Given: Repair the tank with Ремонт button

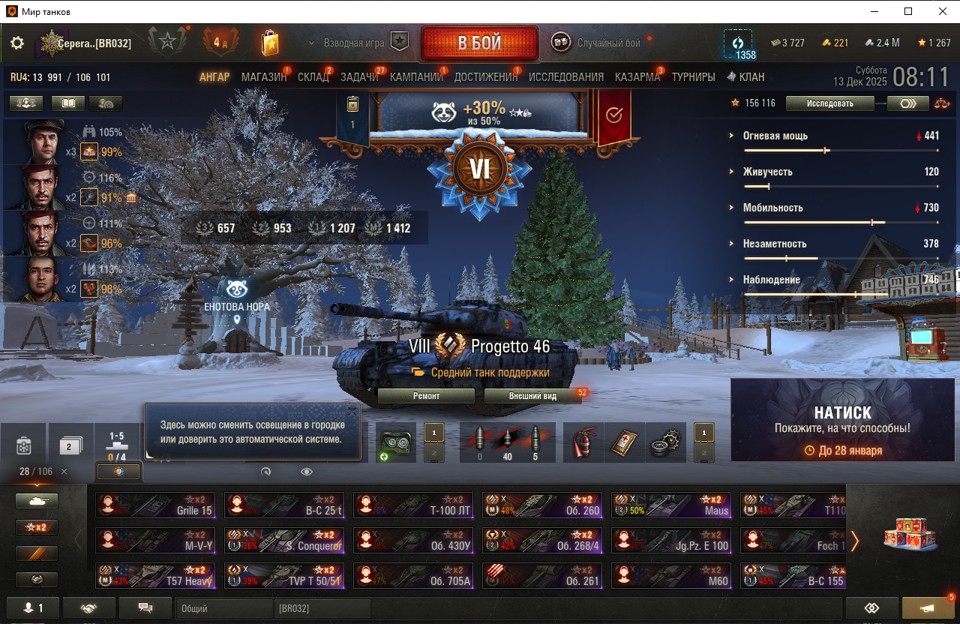Looking at the screenshot, I should (x=426, y=396).
